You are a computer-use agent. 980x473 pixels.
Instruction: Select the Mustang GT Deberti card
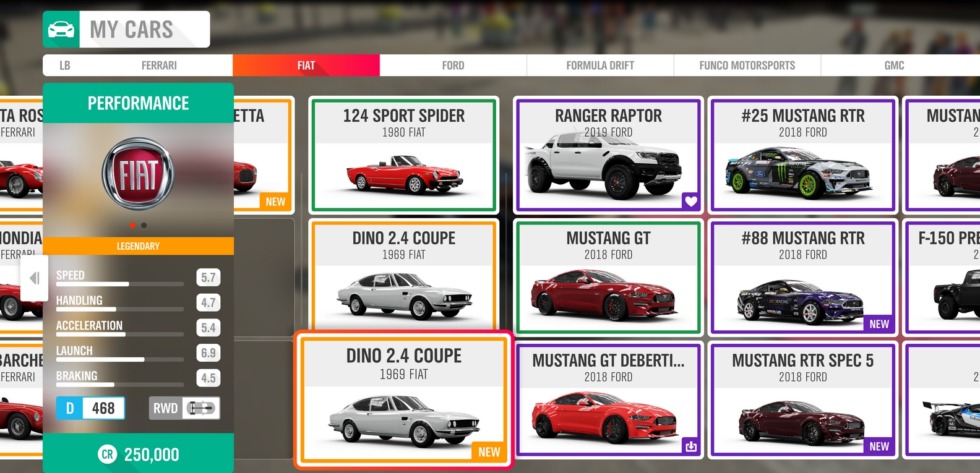click(x=608, y=400)
